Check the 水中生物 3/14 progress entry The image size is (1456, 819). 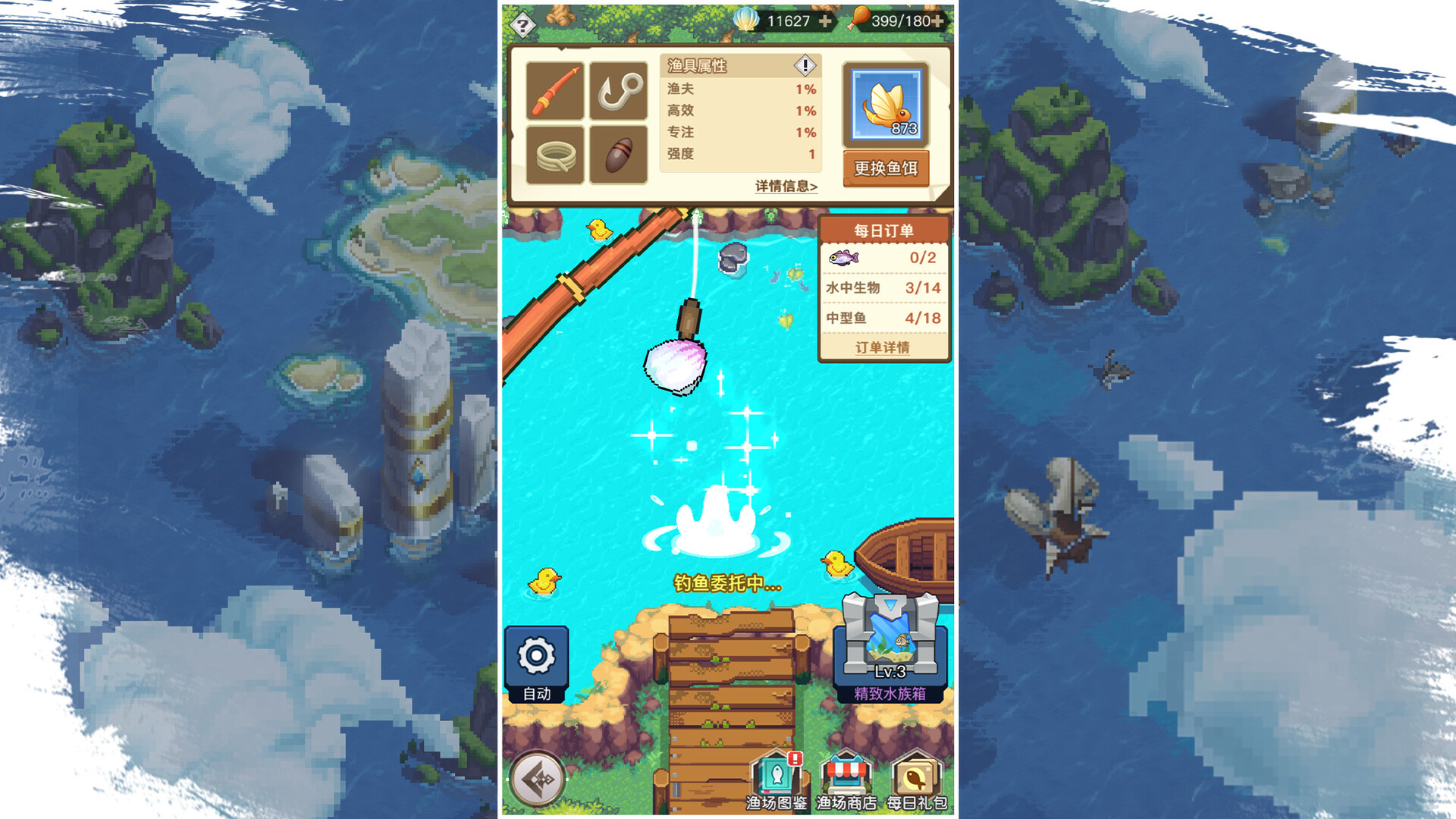point(882,288)
